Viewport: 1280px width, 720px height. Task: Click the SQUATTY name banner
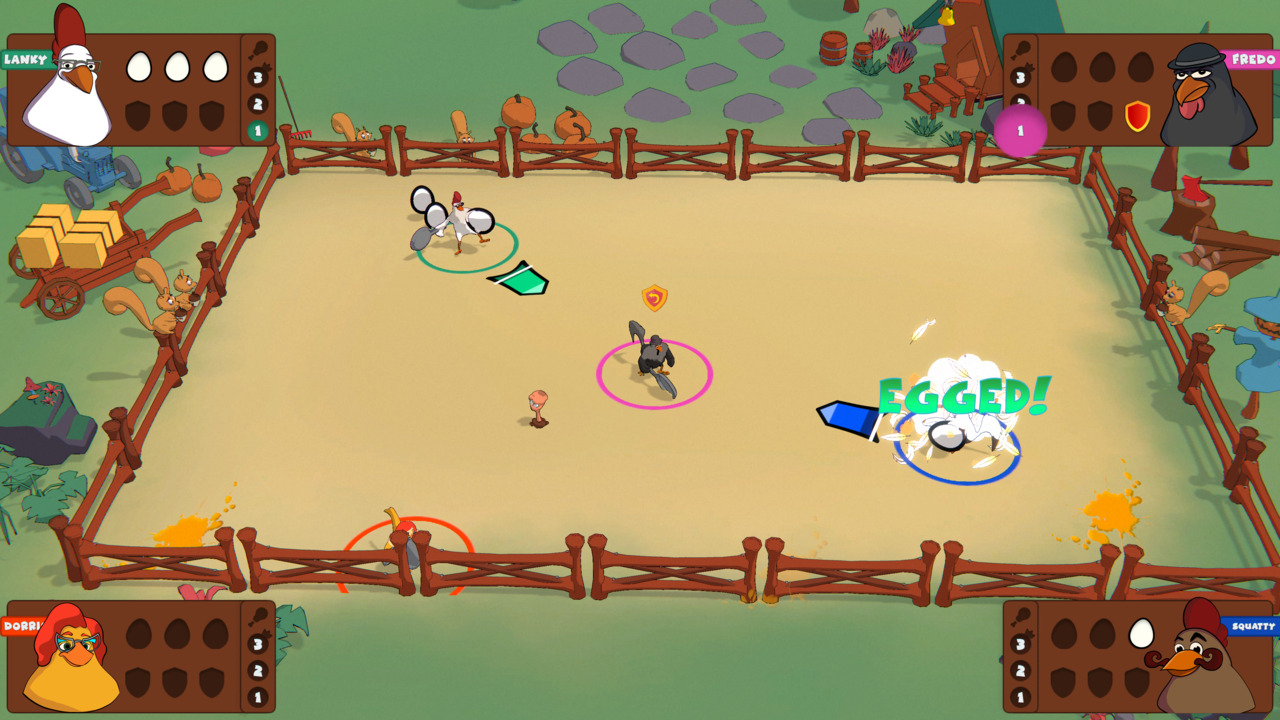(1253, 626)
